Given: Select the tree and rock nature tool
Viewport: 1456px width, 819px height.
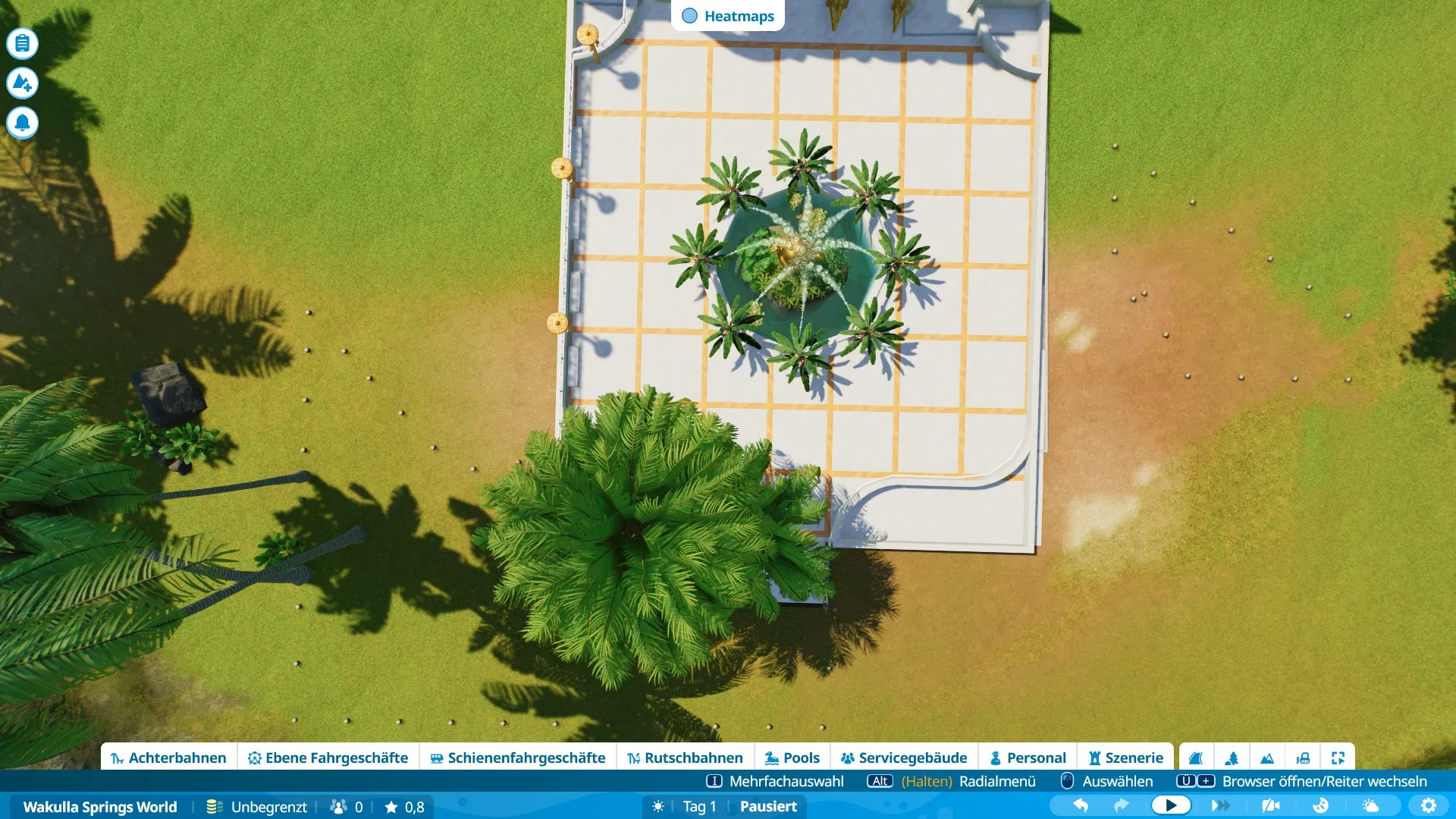Looking at the screenshot, I should [1232, 758].
